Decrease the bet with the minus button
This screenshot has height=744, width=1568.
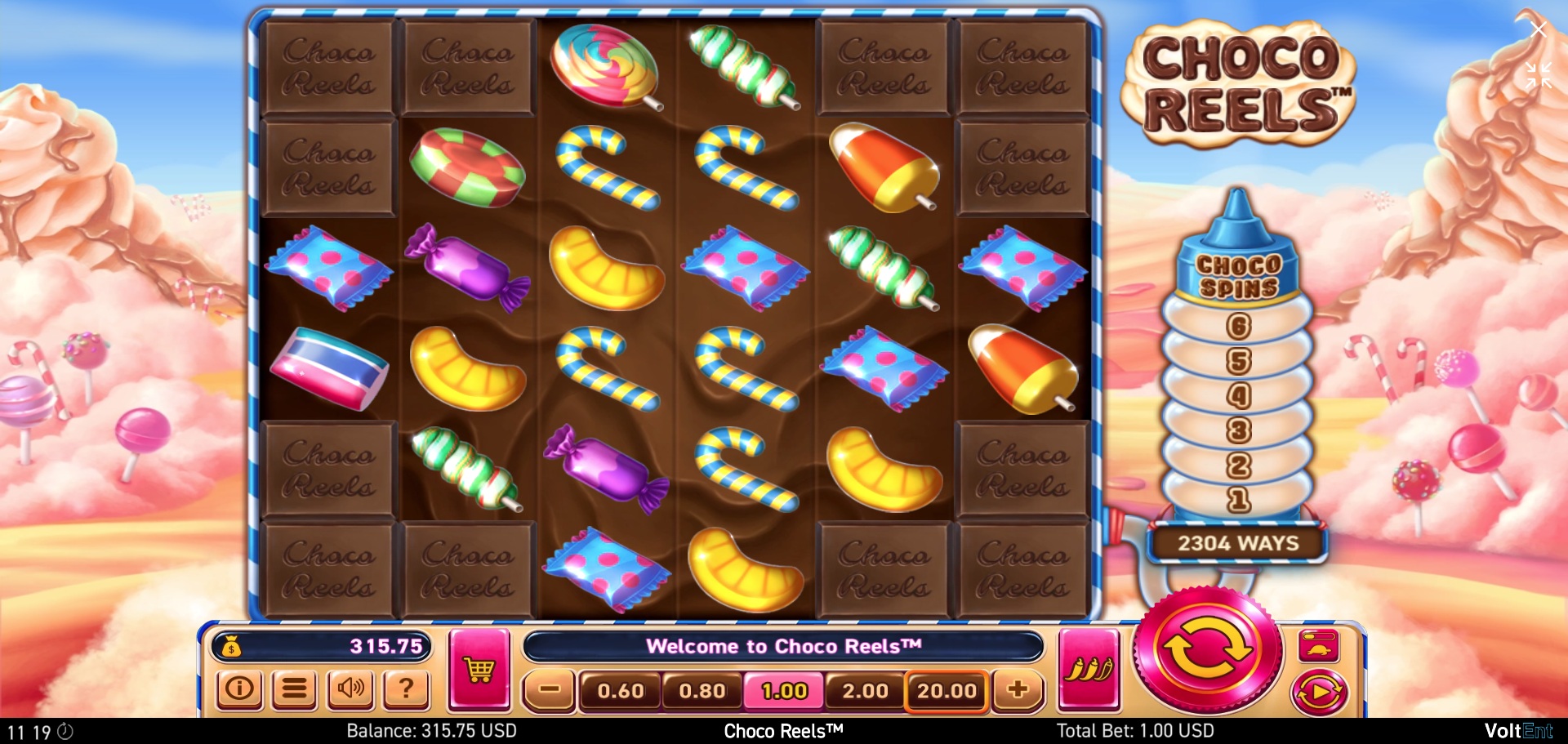549,690
